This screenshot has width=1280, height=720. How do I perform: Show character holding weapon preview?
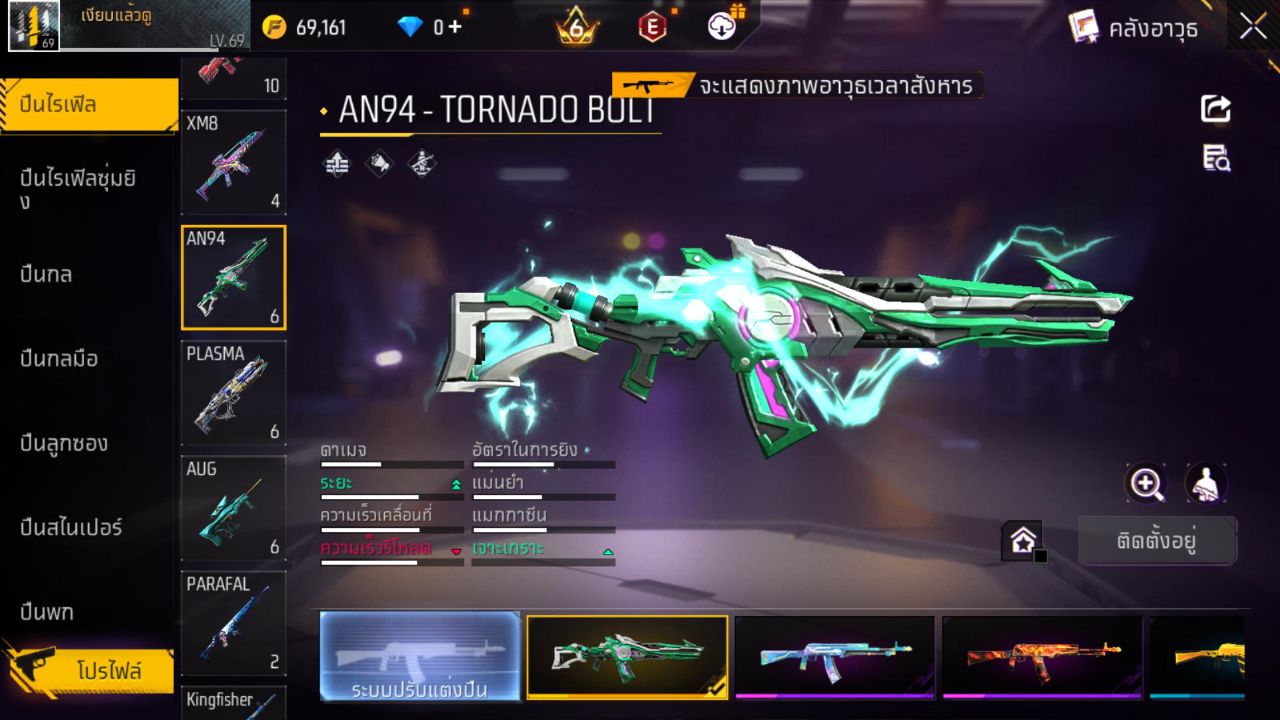pos(1205,483)
